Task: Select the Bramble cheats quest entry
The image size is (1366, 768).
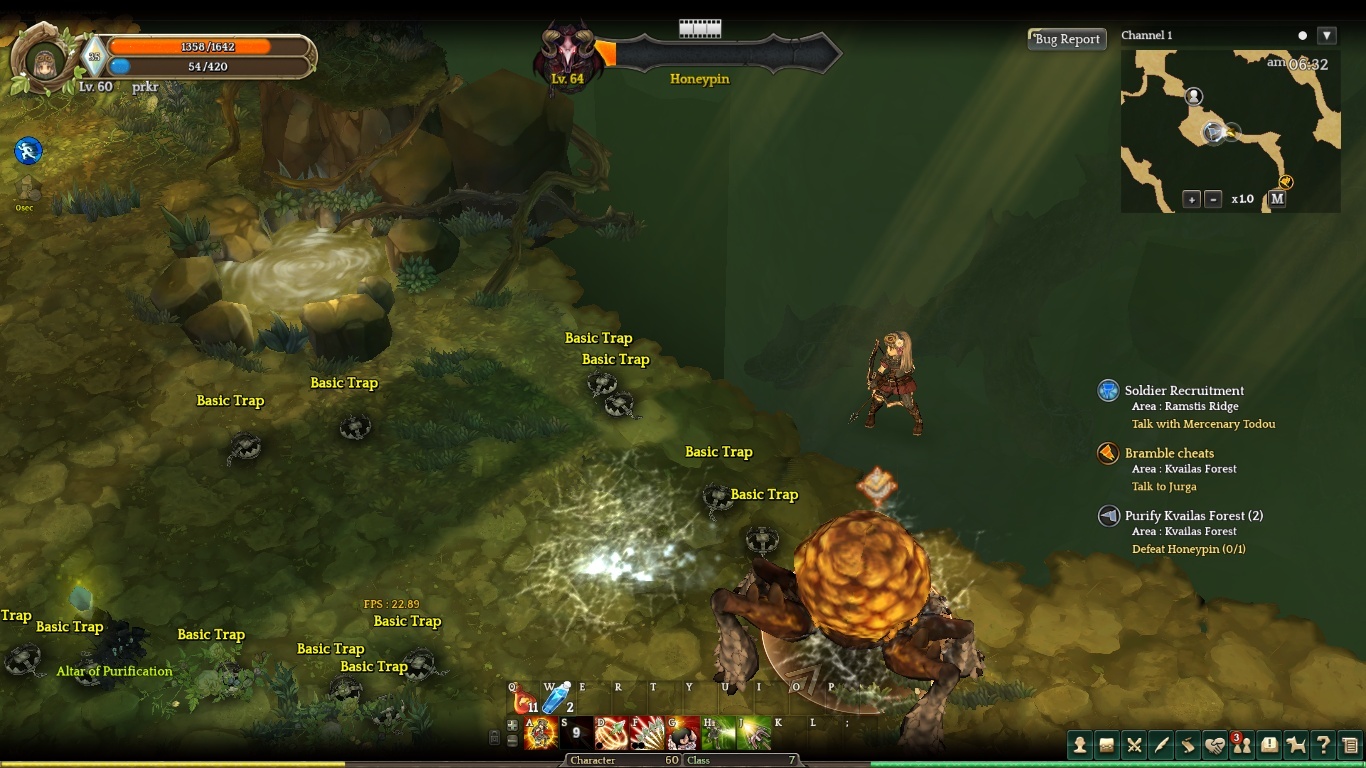Action: click(x=1169, y=453)
